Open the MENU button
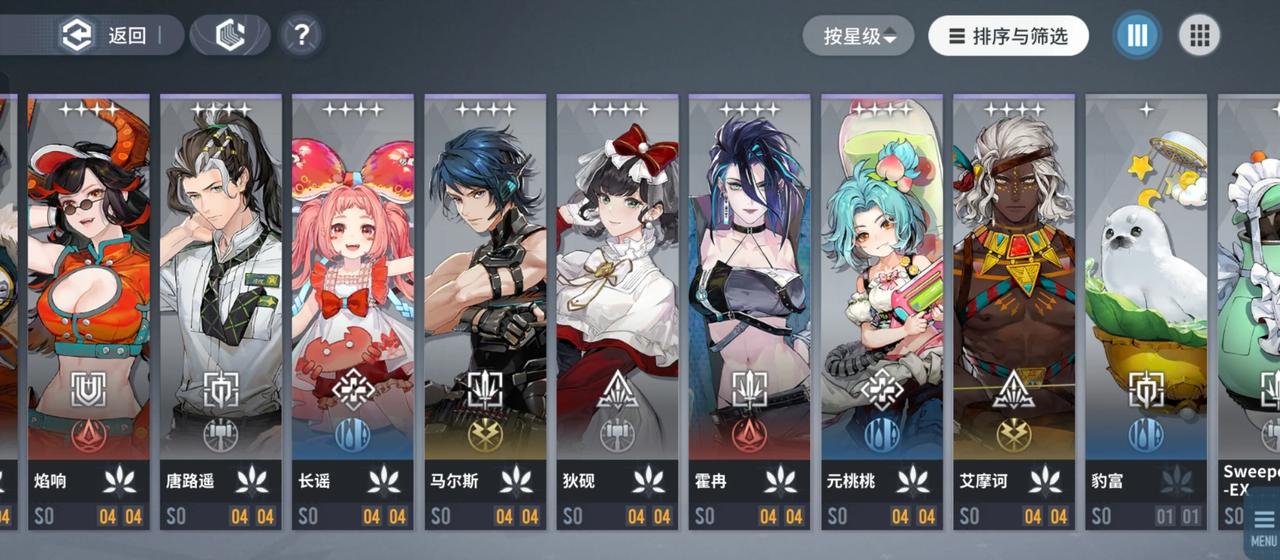This screenshot has height=560, width=1280. pyautogui.click(x=1262, y=528)
